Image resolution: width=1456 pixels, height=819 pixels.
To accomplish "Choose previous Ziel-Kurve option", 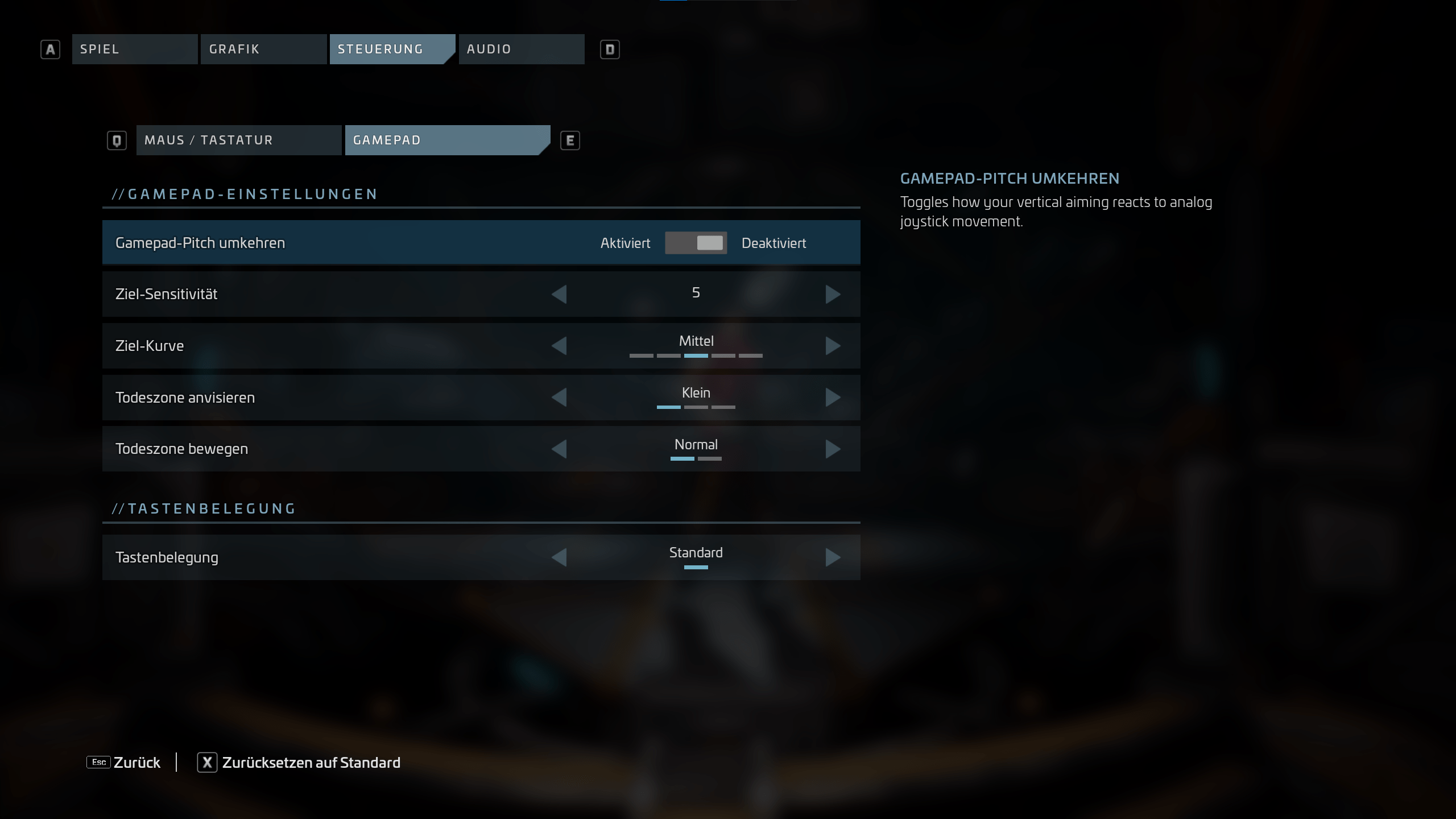I will click(559, 346).
